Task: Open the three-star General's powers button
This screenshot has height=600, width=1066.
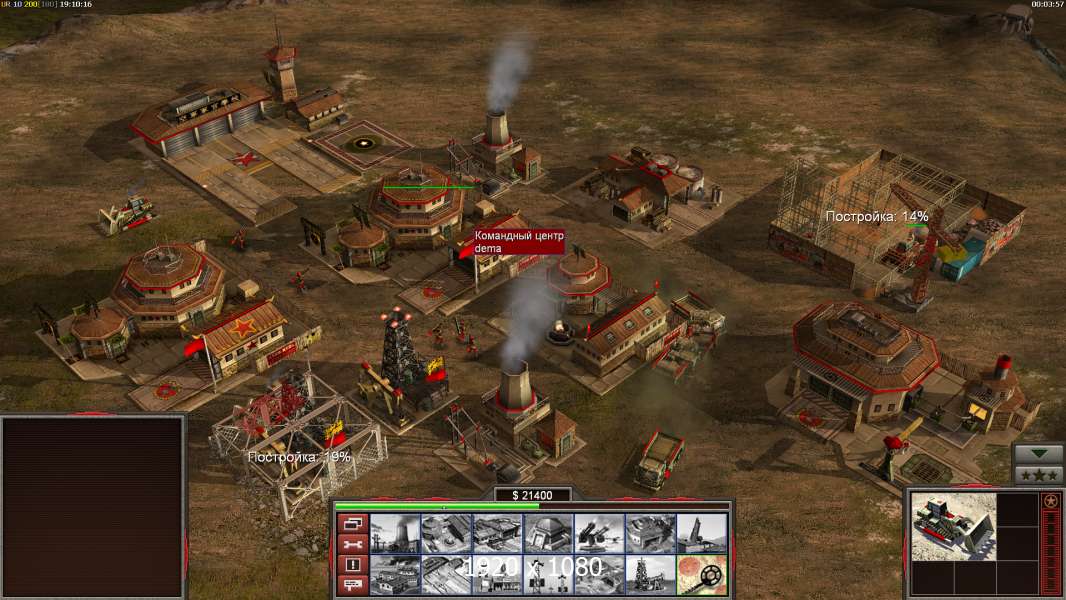Action: pos(1038,474)
